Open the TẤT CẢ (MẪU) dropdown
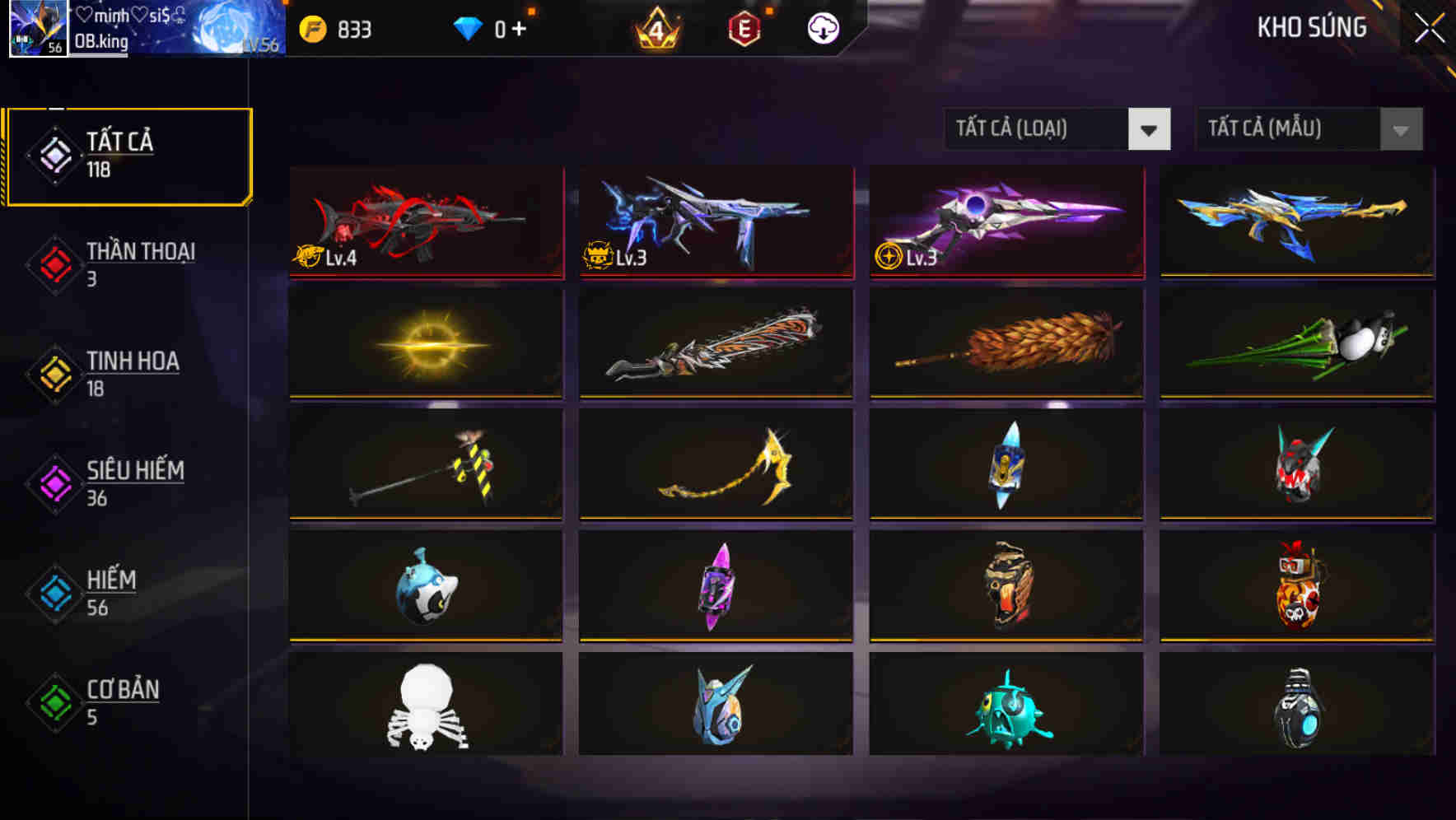This screenshot has height=820, width=1456. point(1286,129)
